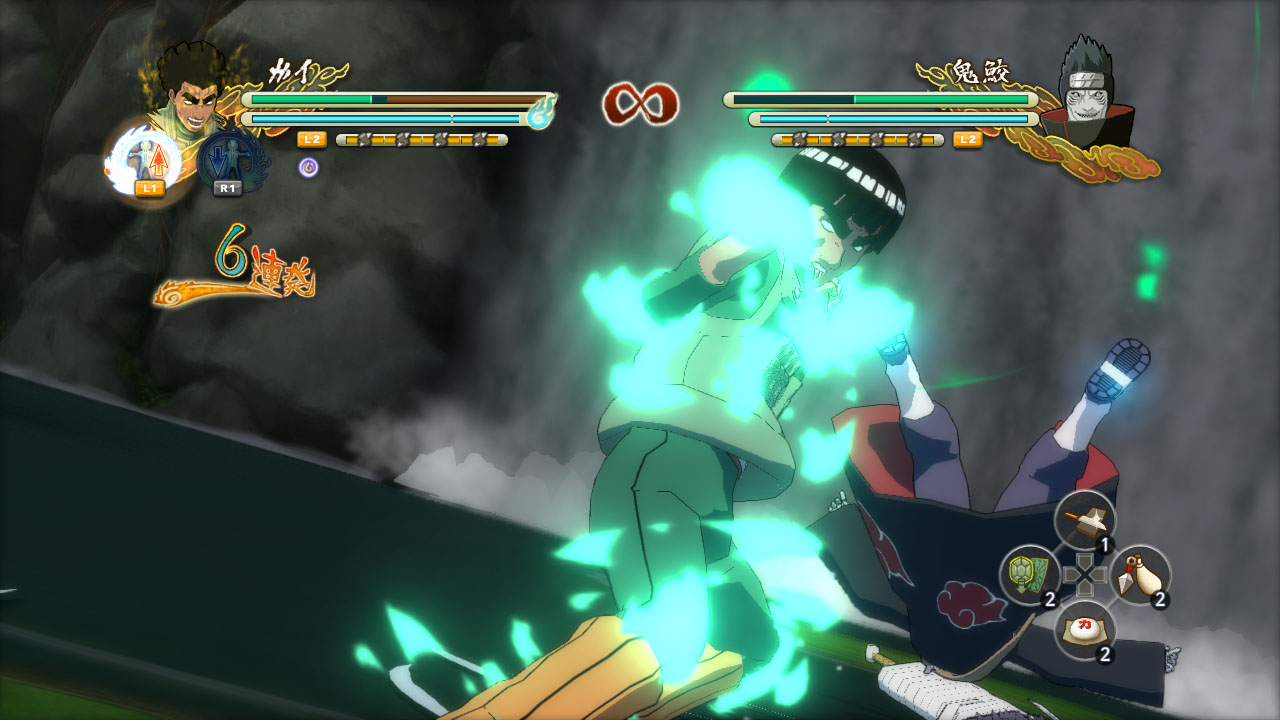Activate the glowing red up-arrow boost icon

(x=148, y=160)
